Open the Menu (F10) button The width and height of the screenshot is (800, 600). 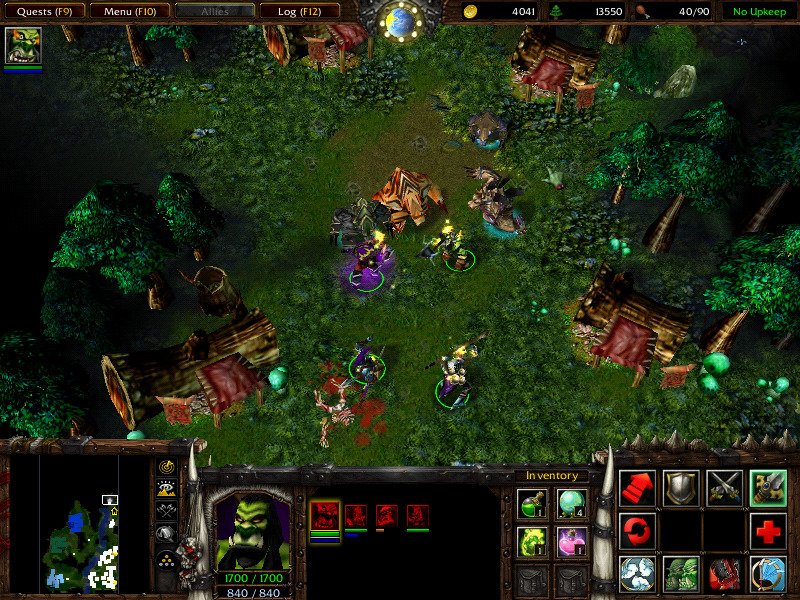pos(129,12)
